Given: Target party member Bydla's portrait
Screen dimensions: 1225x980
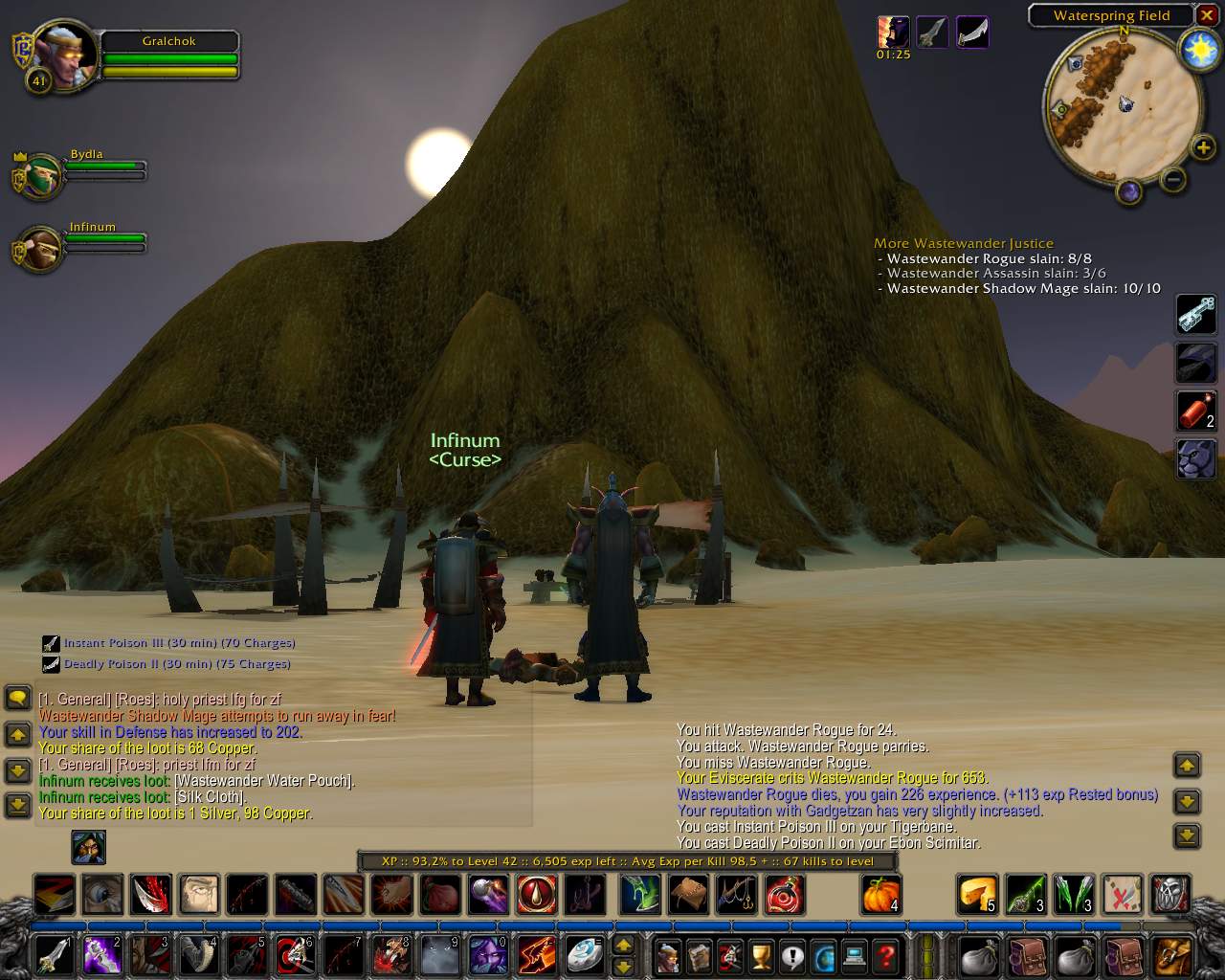Looking at the screenshot, I should point(41,175).
